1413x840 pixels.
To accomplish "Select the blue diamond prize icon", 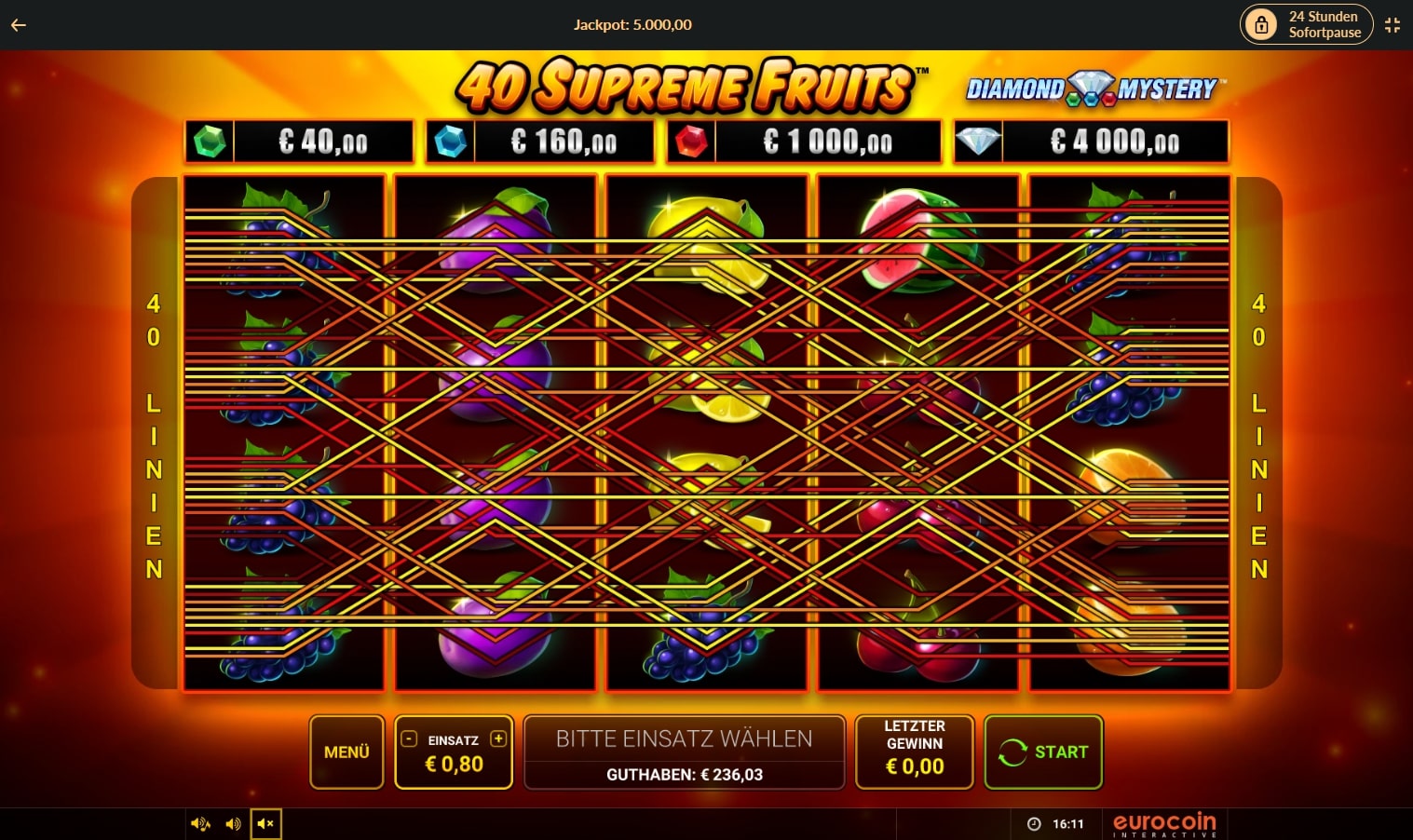I will (x=451, y=142).
